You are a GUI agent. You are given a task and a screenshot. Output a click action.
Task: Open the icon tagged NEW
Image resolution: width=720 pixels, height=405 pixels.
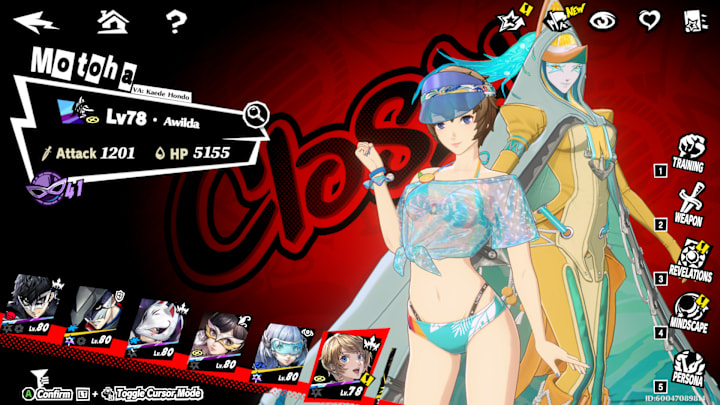tap(556, 19)
